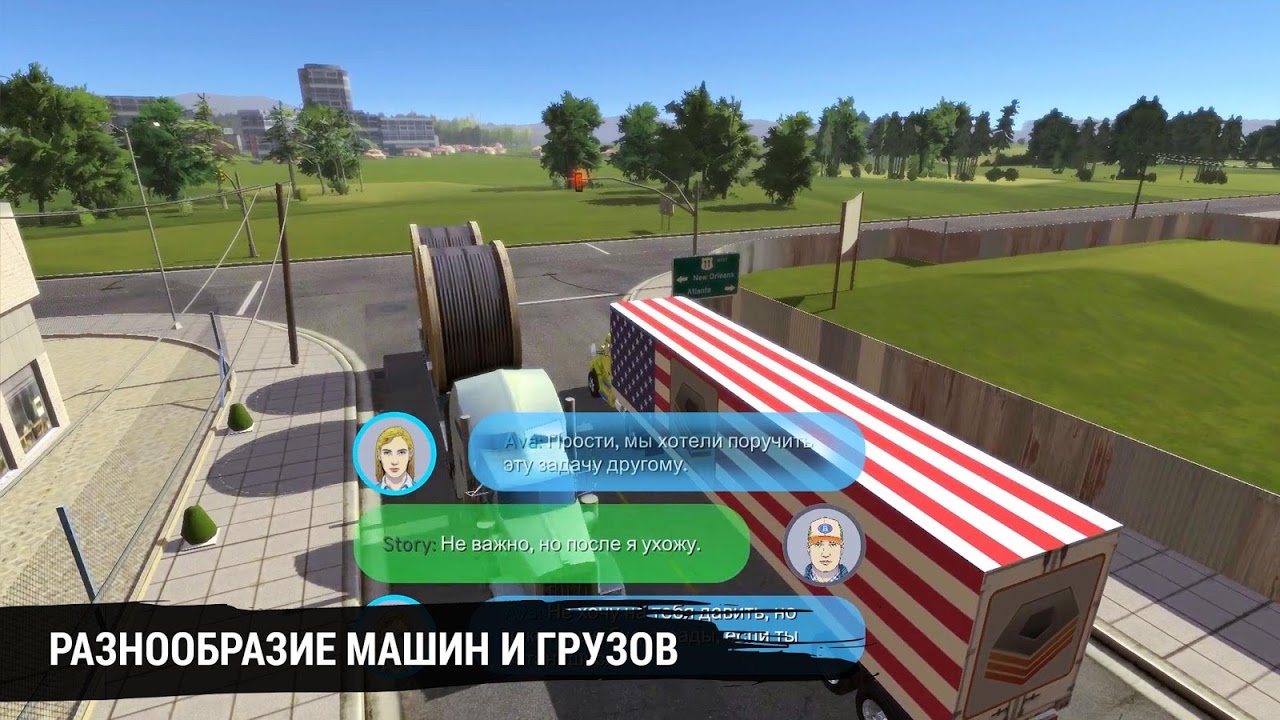Click the US route shield on the road sign
This screenshot has width=1280, height=720.
[706, 262]
